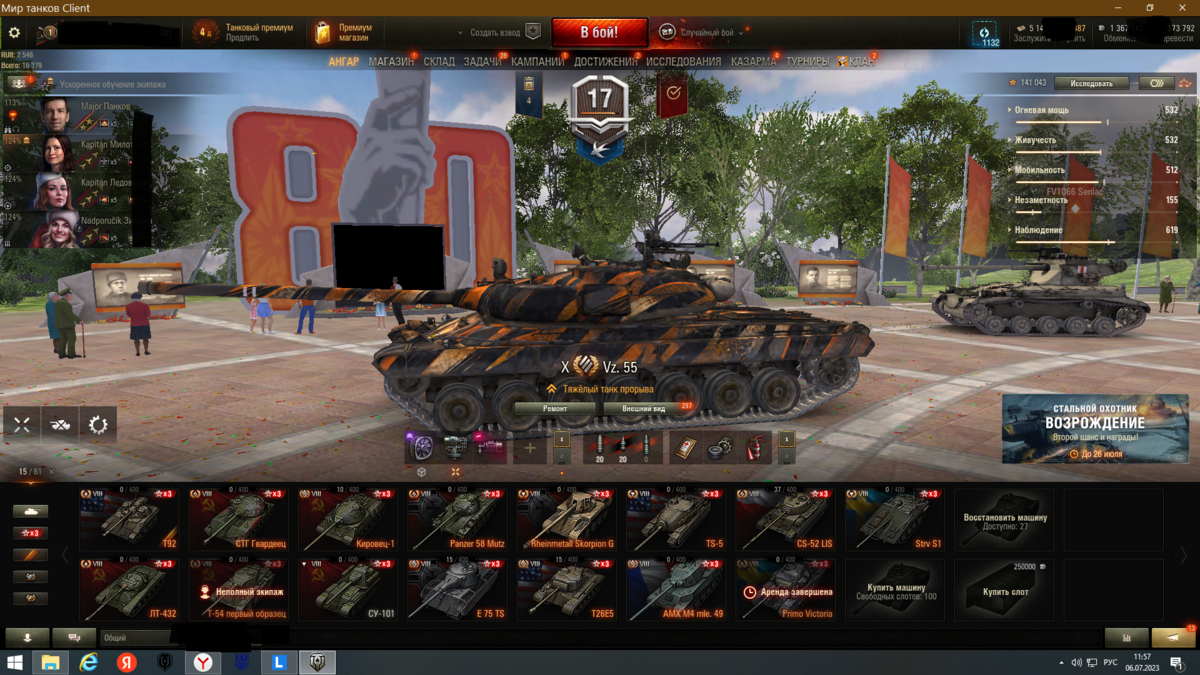Viewport: 1200px width, 675px height.
Task: Open Внешний вид customization
Action: pyautogui.click(x=644, y=409)
